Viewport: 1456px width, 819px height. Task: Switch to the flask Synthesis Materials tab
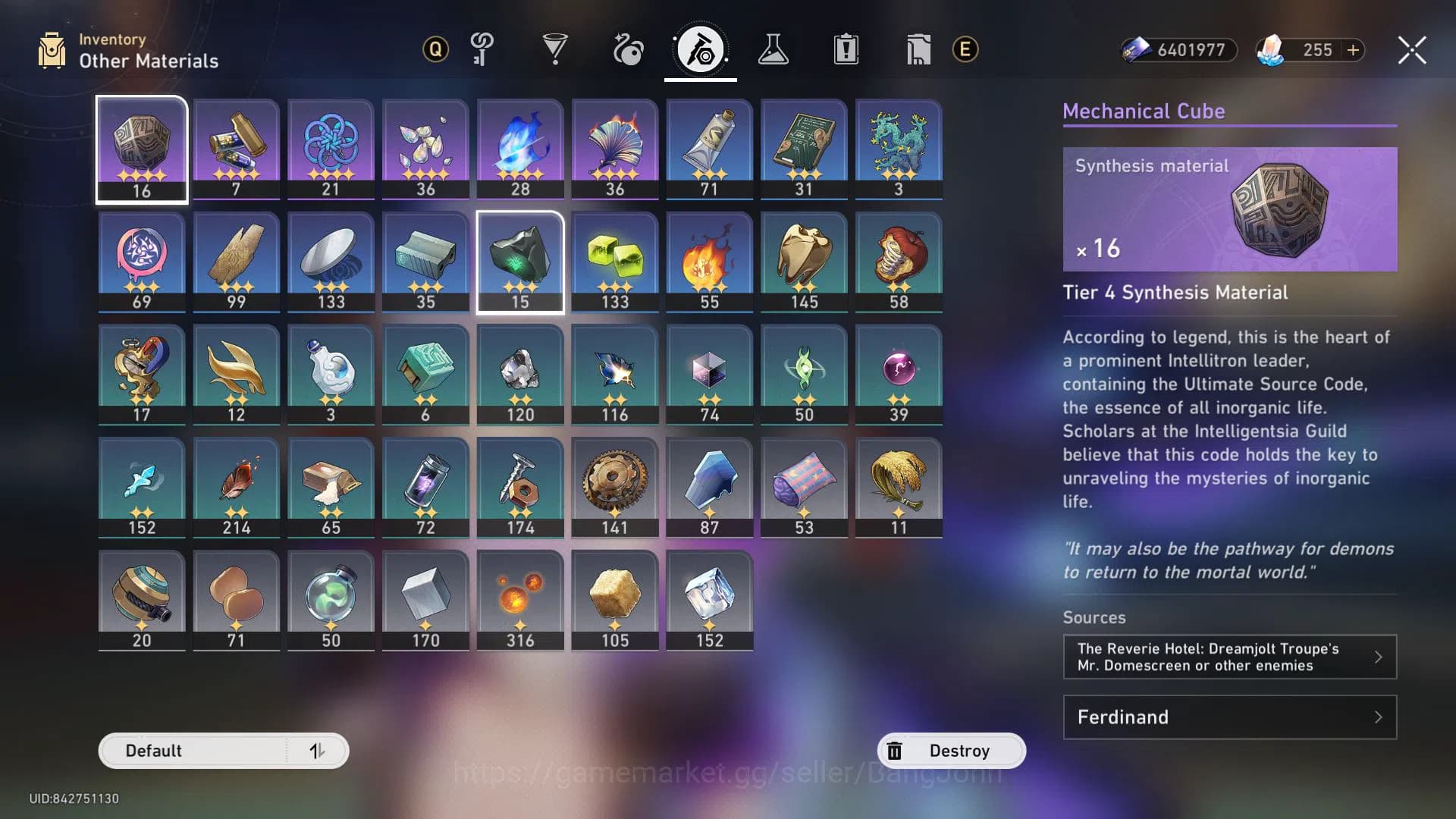coord(773,49)
